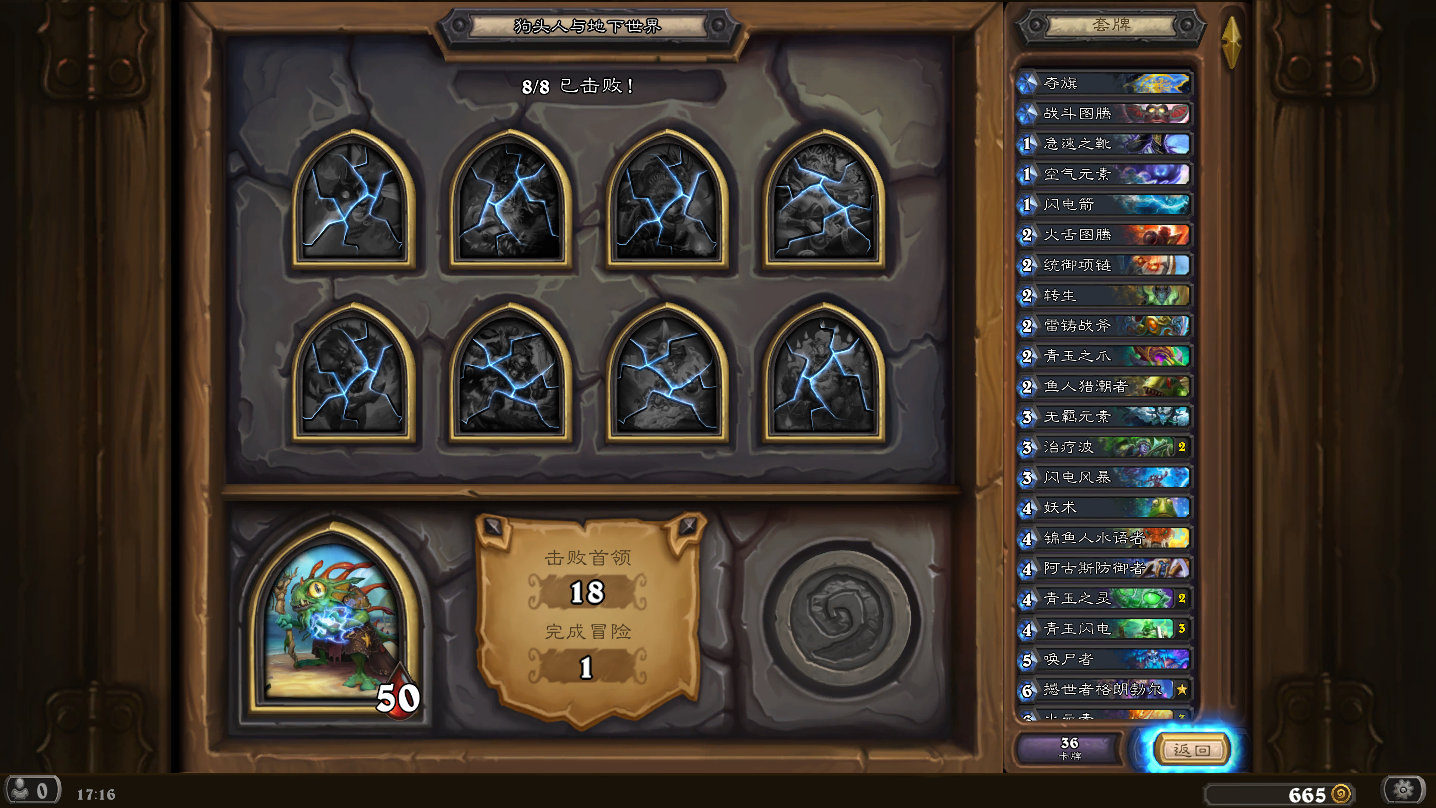Image resolution: width=1436 pixels, height=808 pixels.
Task: Open the friends list button
Action: click(33, 790)
